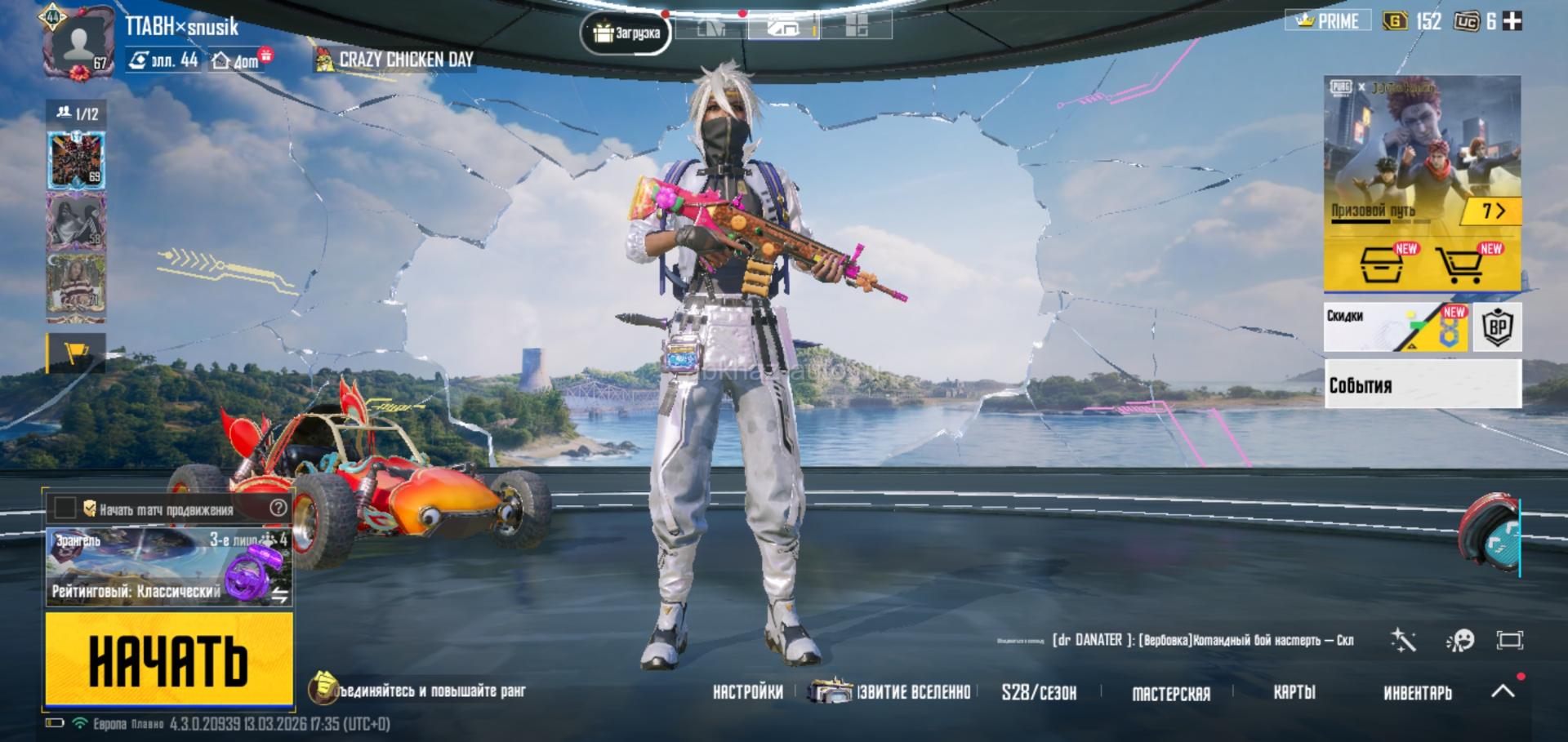Open the player profile avatar
Viewport: 1568px width, 742px height.
[78, 42]
